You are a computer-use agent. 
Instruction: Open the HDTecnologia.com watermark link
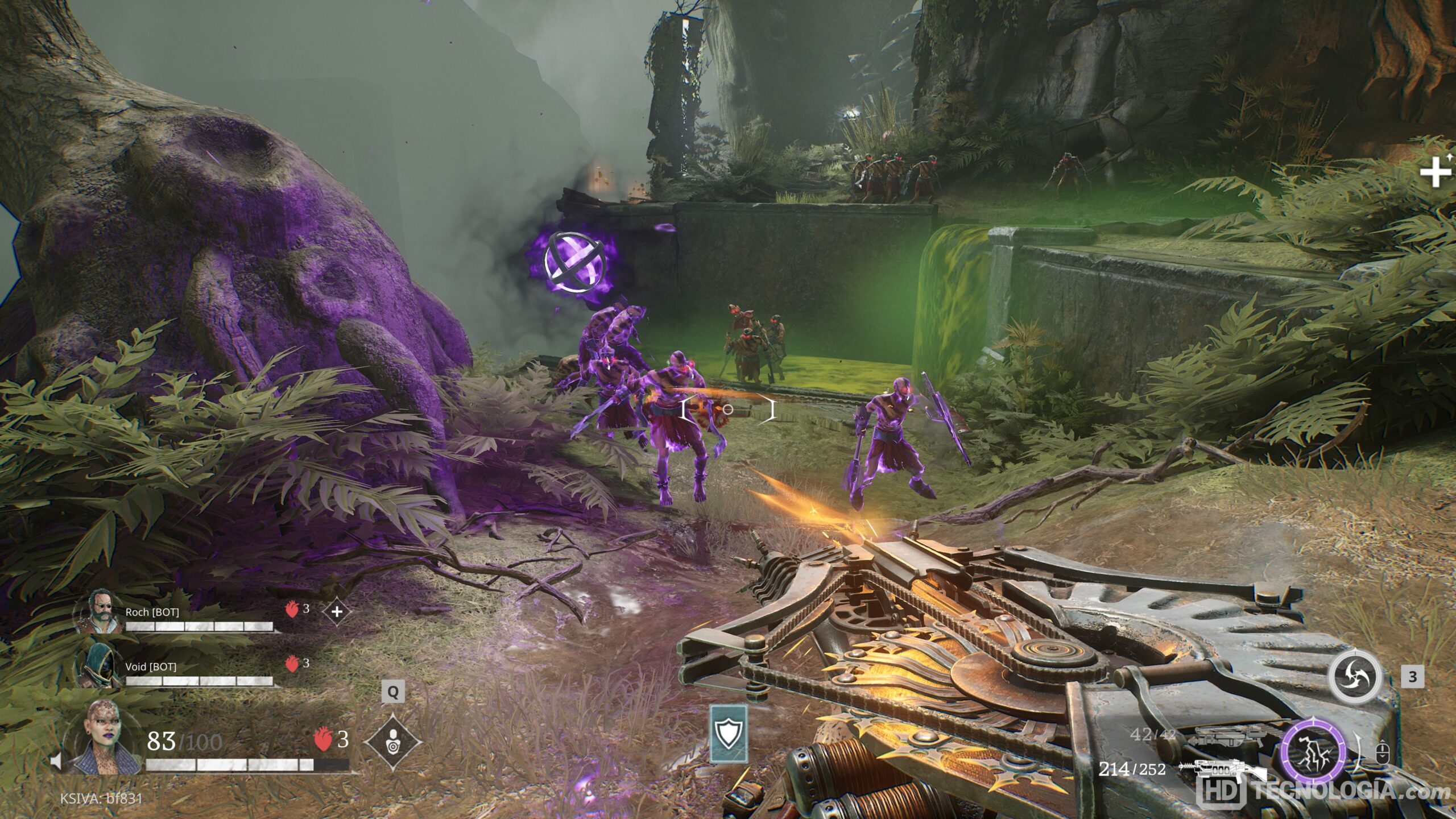click(1325, 792)
